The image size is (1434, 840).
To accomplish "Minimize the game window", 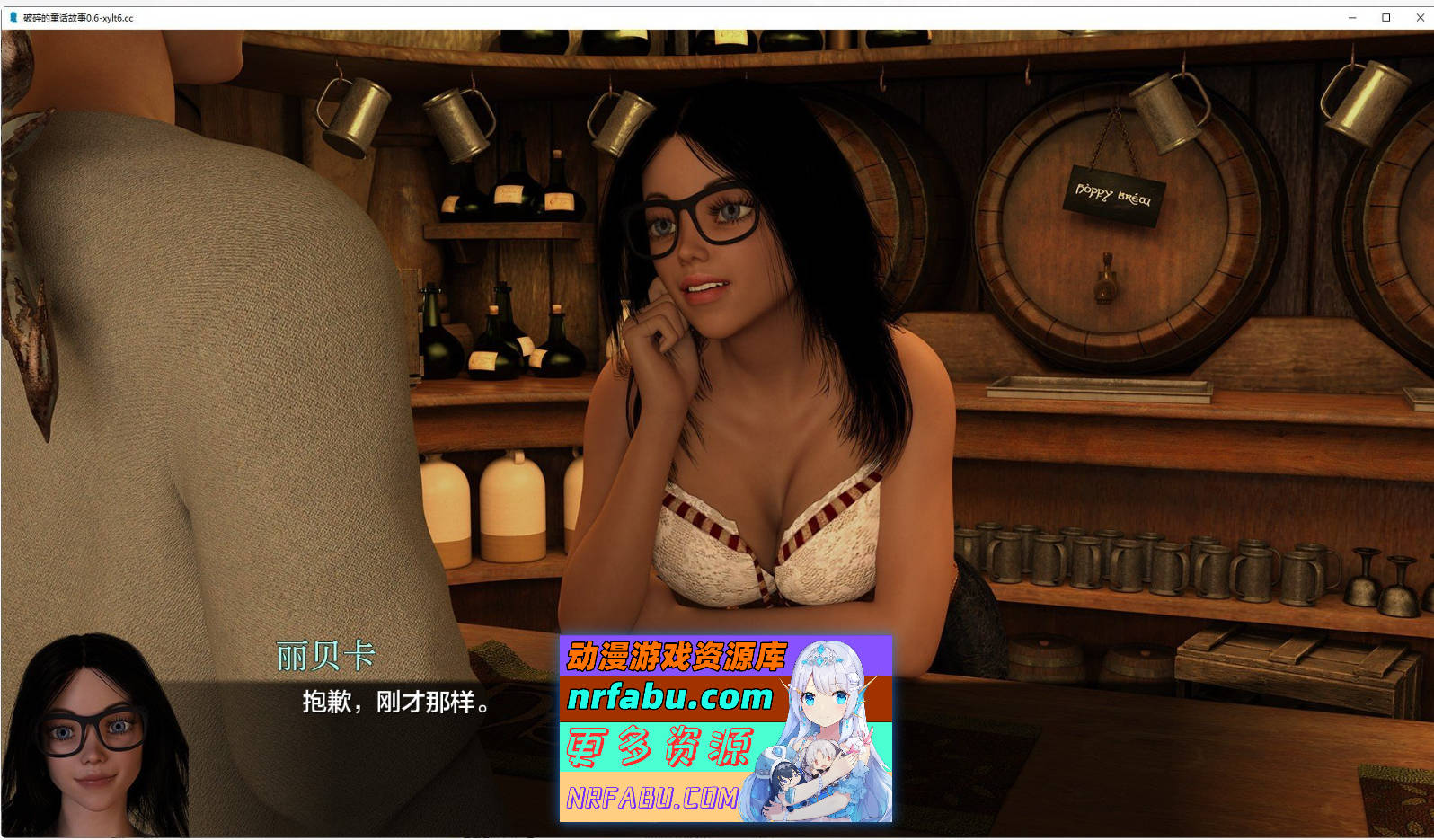I will click(1351, 16).
